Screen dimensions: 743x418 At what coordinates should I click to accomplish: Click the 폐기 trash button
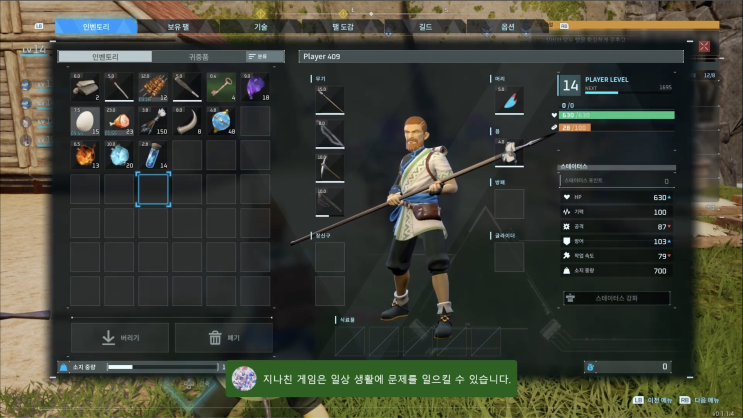pyautogui.click(x=223, y=337)
